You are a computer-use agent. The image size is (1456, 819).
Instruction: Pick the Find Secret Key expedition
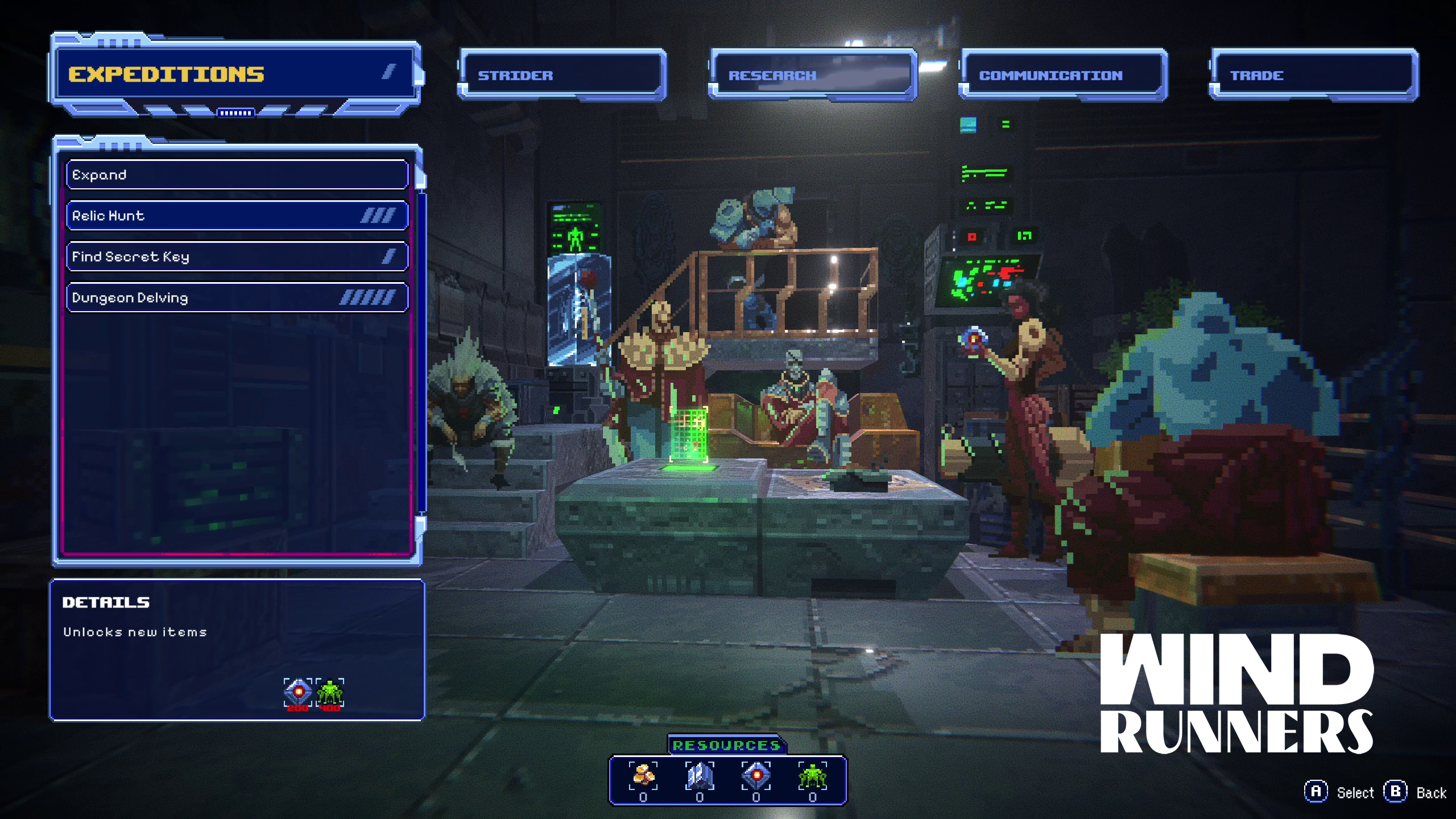tap(237, 257)
